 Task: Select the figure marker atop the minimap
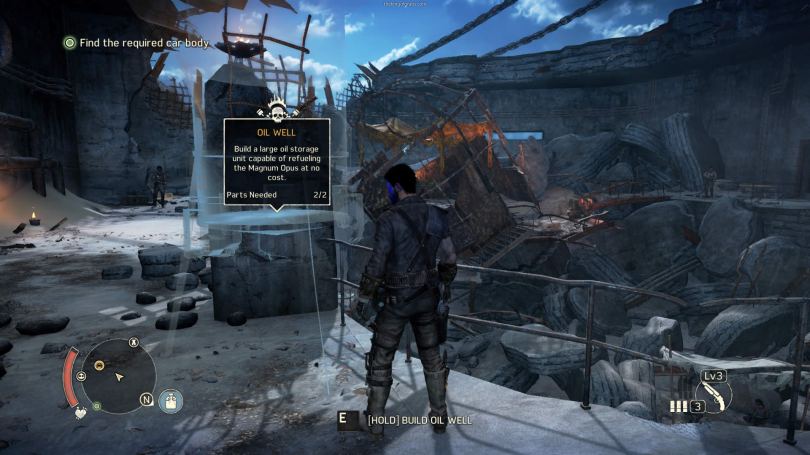pos(134,343)
